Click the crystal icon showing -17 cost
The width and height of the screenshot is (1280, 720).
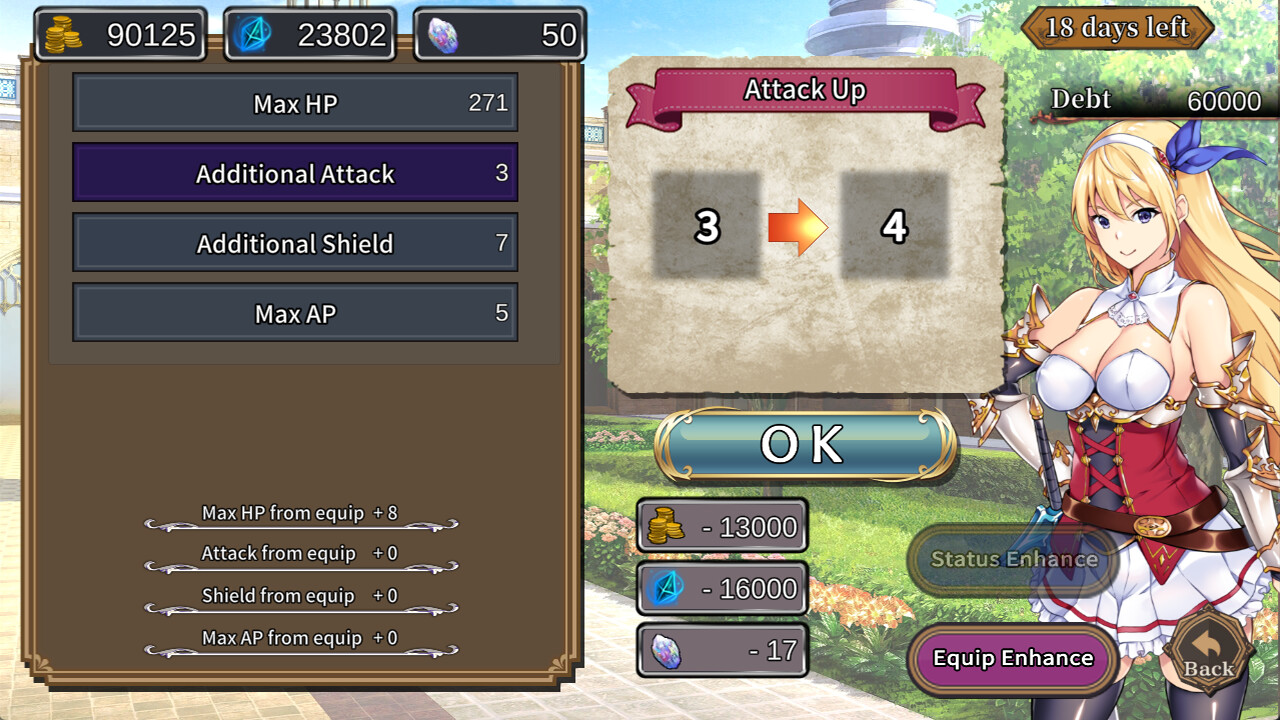tap(668, 651)
